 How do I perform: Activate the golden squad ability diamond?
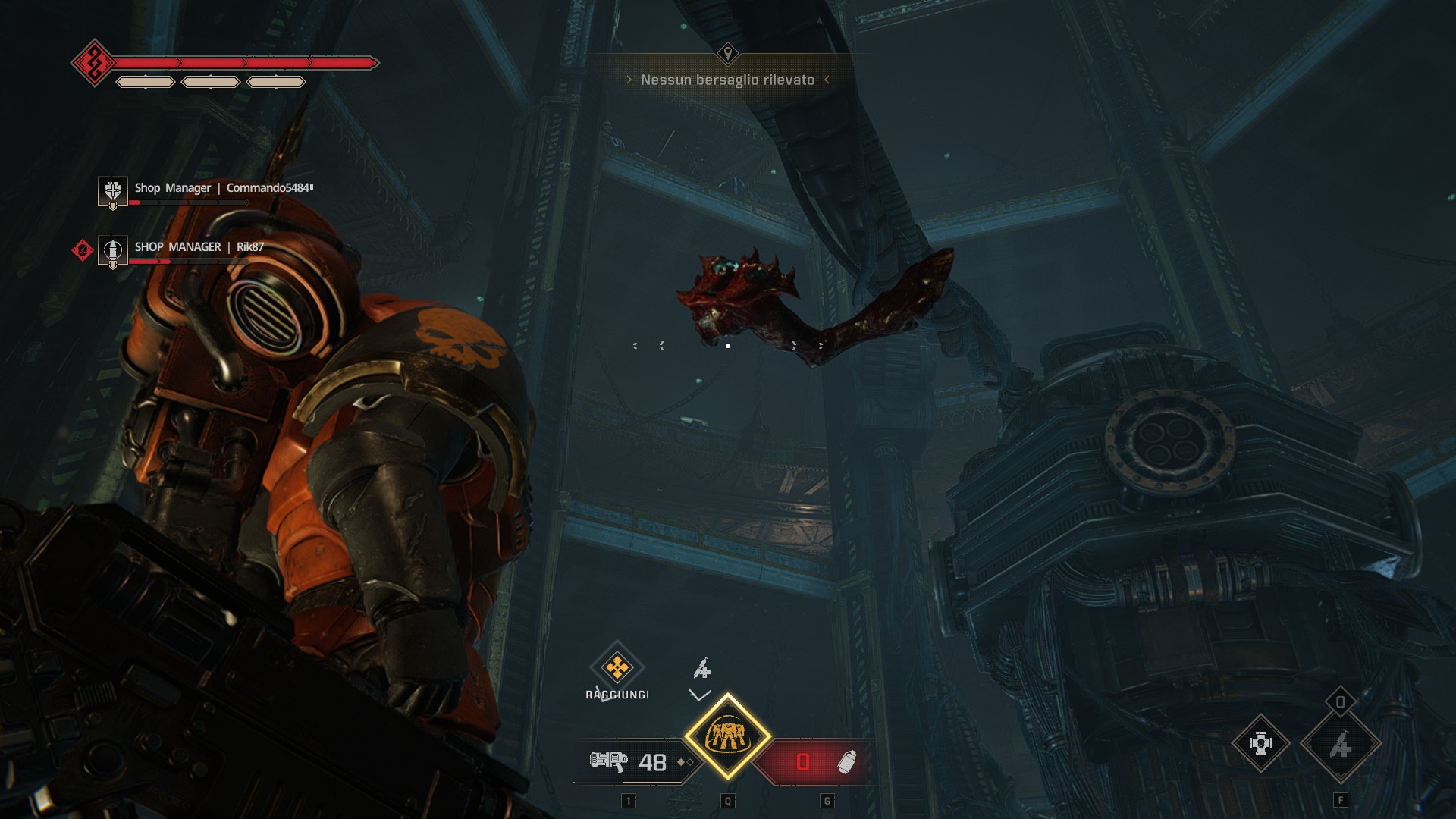click(727, 736)
